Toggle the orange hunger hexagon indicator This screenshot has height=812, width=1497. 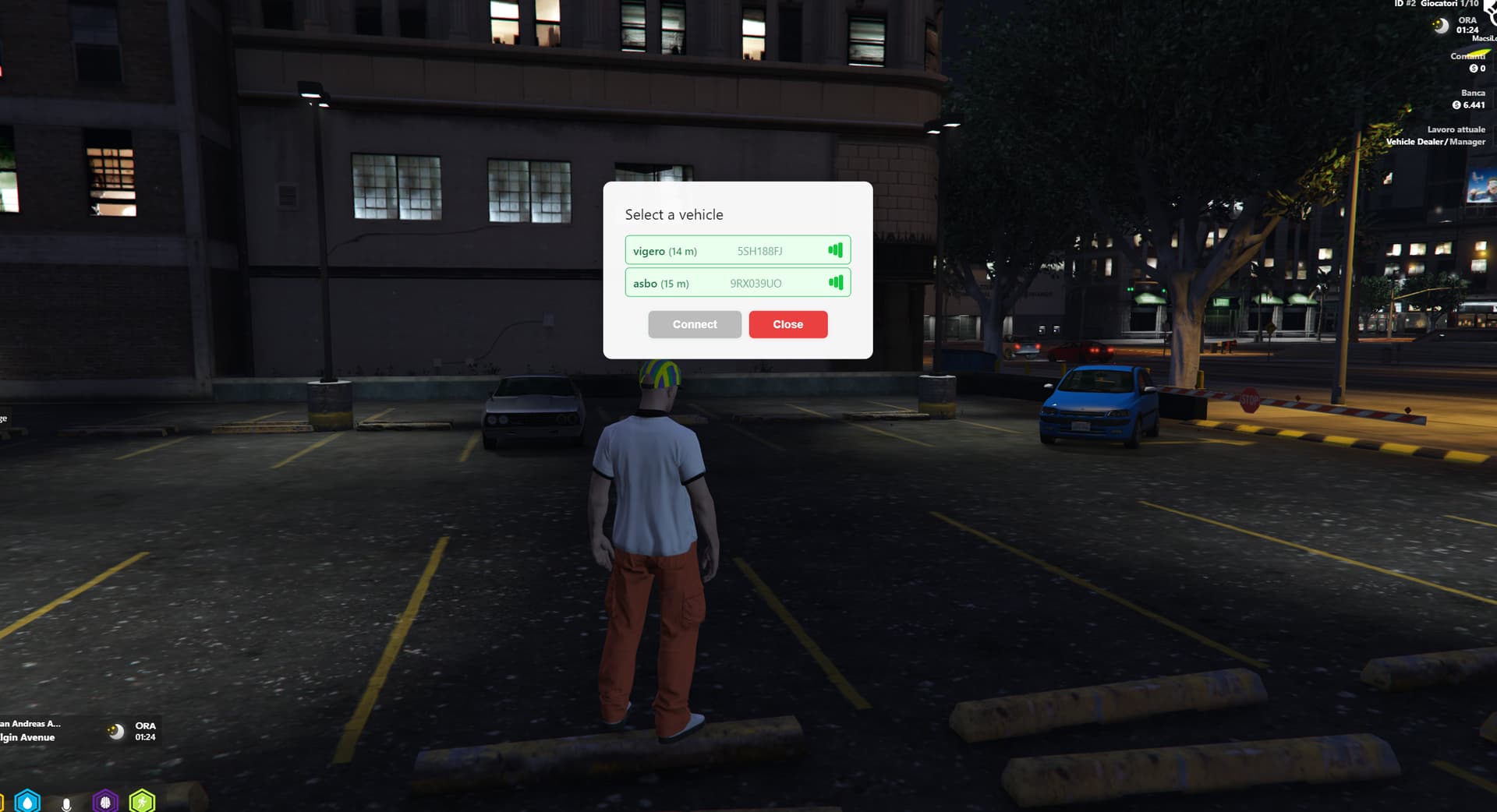pos(2,803)
